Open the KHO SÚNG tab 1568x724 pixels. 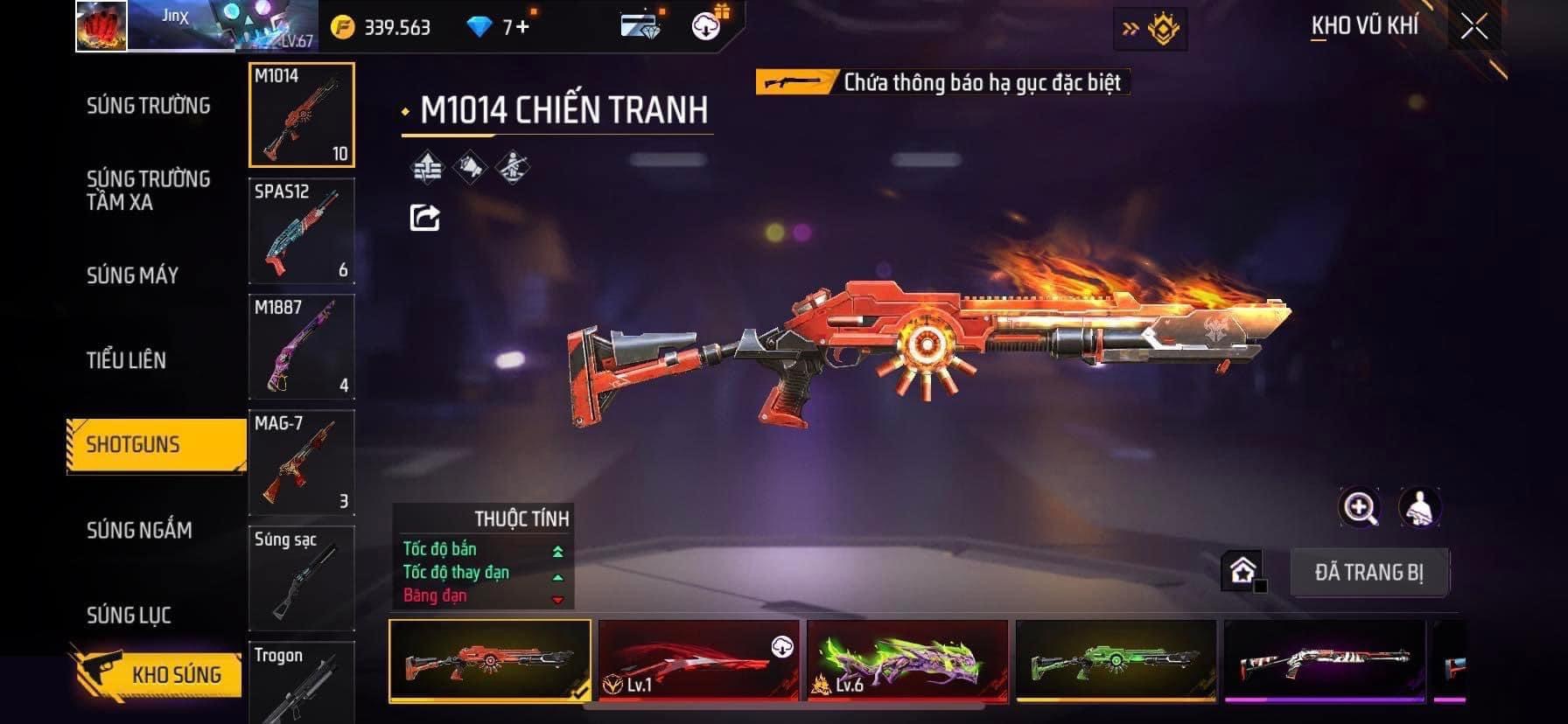(175, 674)
